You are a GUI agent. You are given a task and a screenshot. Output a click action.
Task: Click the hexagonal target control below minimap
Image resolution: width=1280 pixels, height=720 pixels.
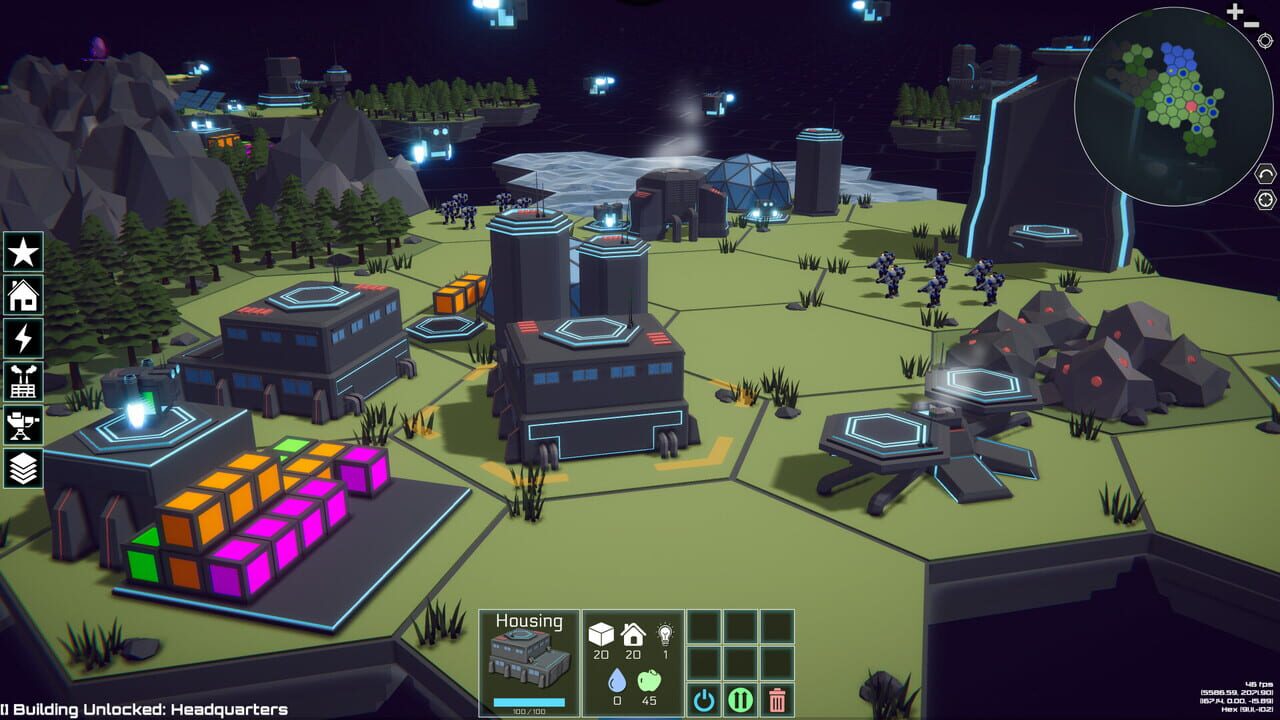1264,199
